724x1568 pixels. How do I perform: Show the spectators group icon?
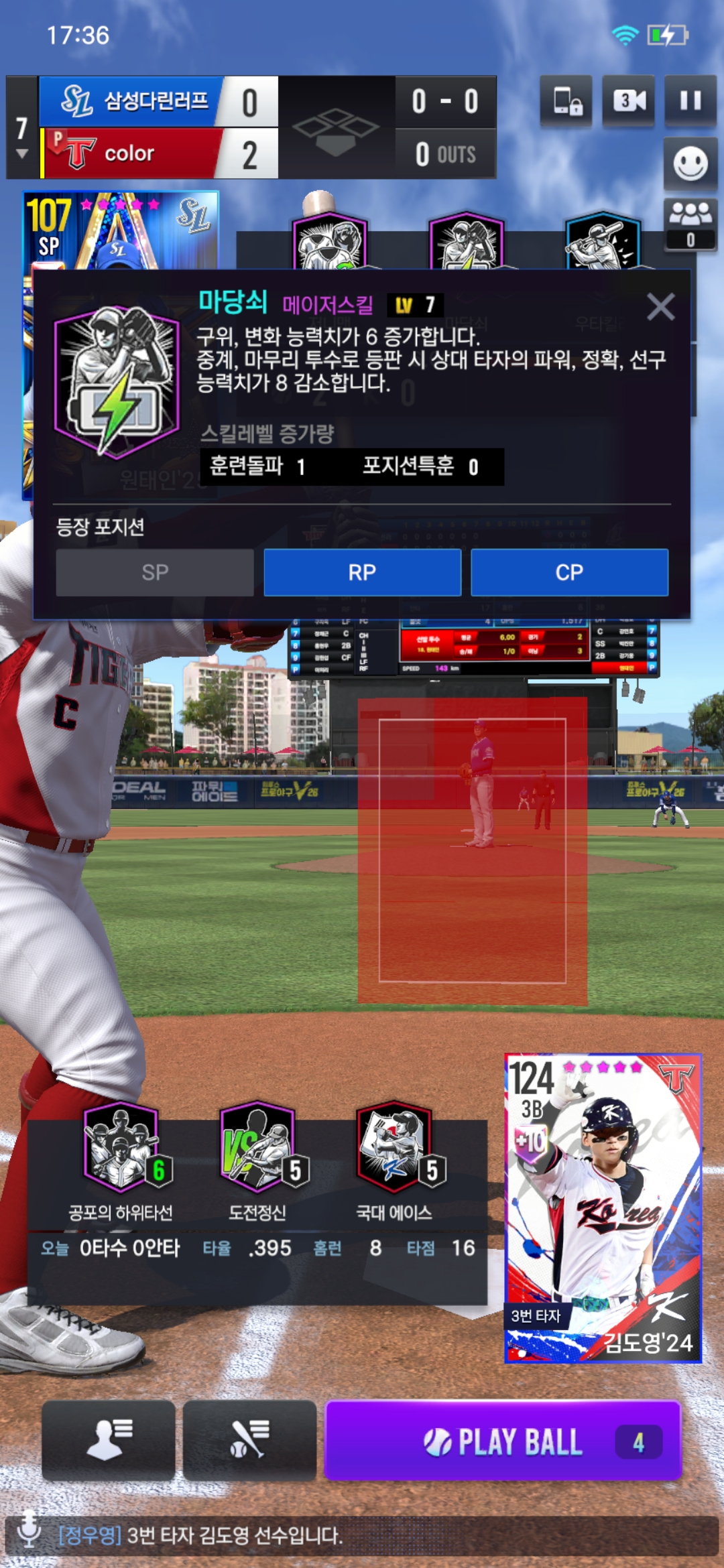pyautogui.click(x=690, y=223)
